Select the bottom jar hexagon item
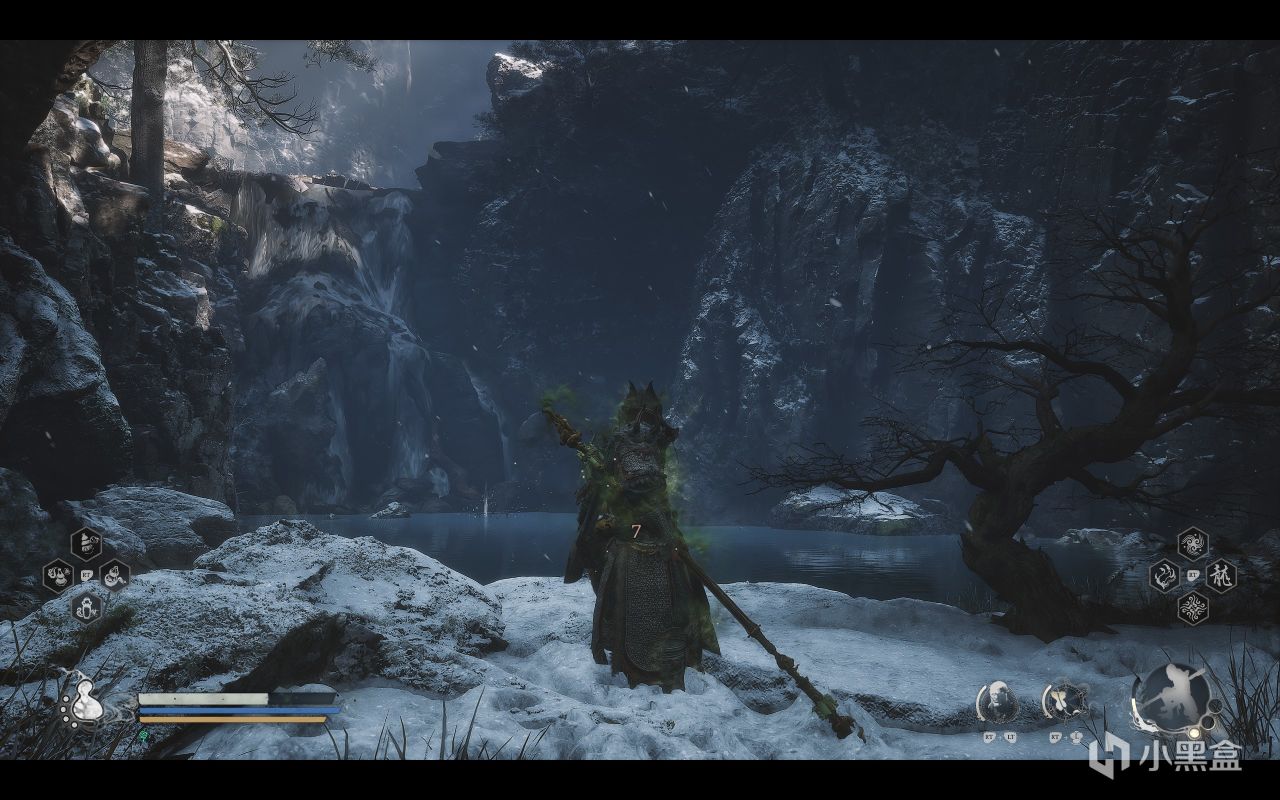1280x800 pixels. point(86,607)
